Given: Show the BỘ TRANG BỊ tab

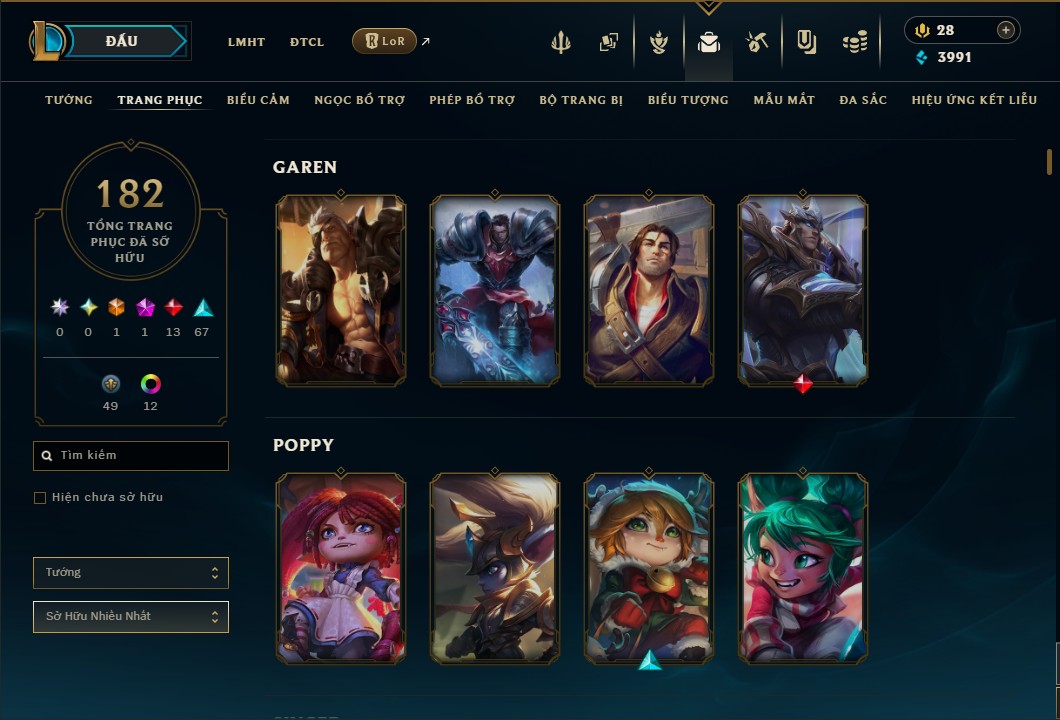Looking at the screenshot, I should click(581, 100).
